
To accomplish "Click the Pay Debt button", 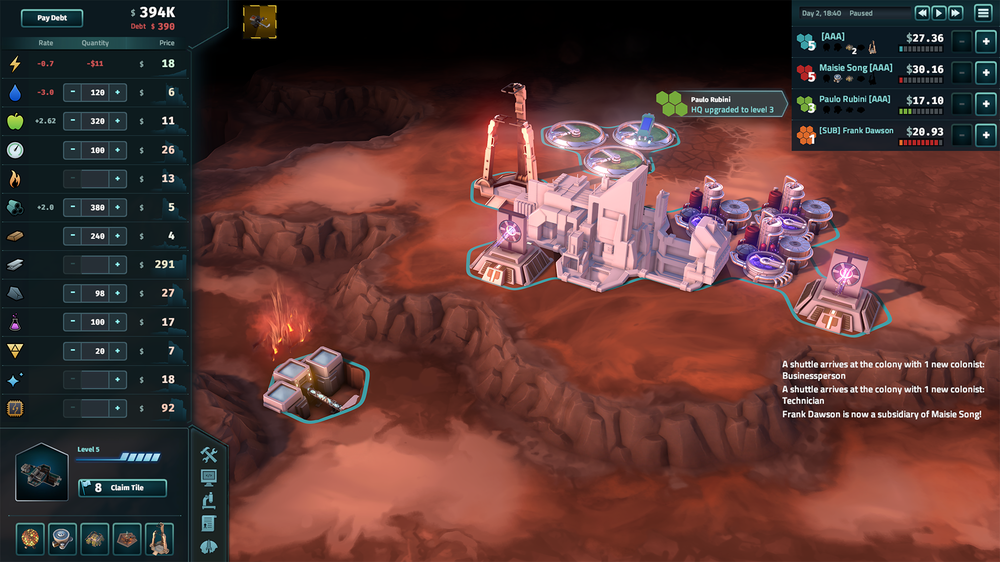I will 52,18.
